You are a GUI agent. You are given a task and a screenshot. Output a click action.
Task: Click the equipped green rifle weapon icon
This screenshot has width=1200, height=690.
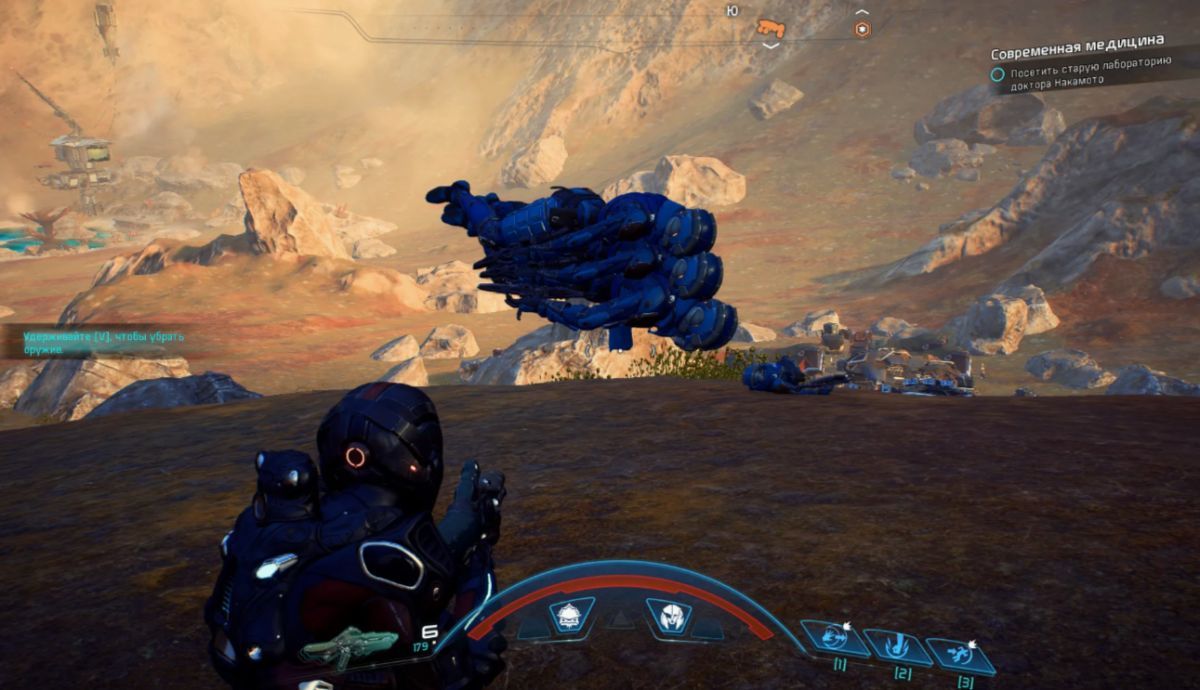coord(350,646)
